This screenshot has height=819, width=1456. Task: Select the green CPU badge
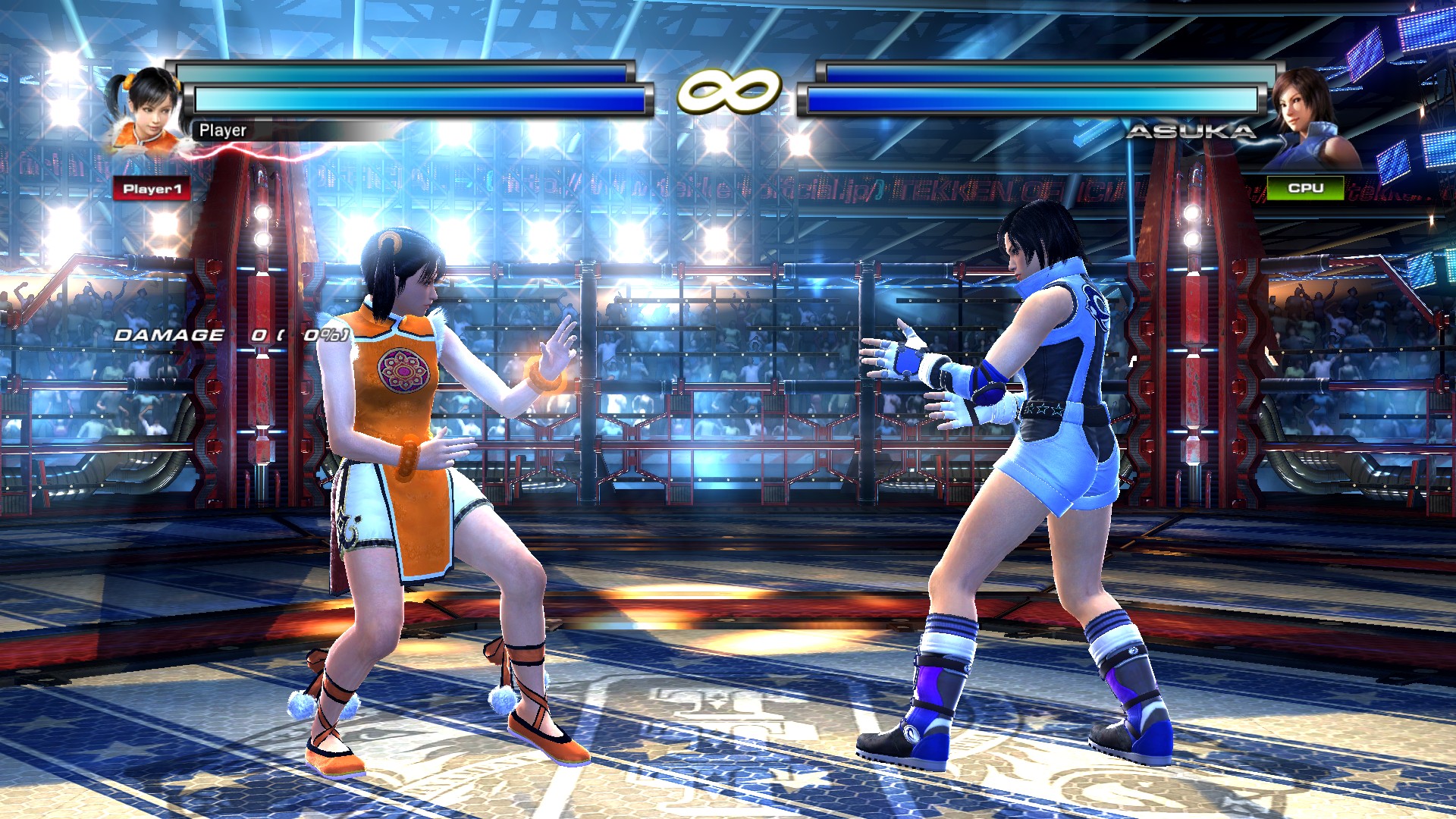click(1305, 187)
